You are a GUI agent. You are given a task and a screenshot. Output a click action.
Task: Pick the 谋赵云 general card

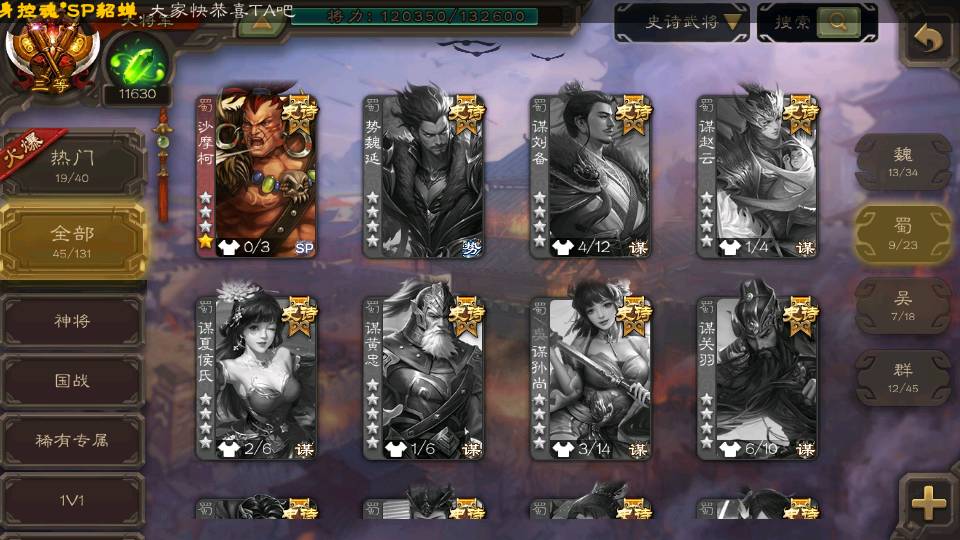(x=758, y=175)
